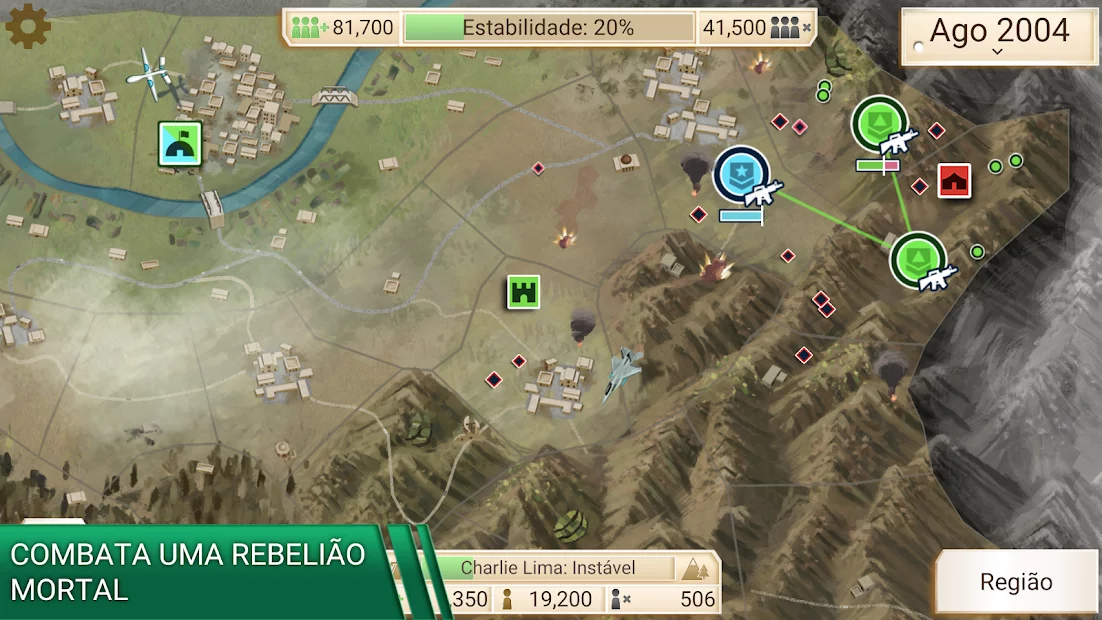Select the green fortress garrison icon
The width and height of the screenshot is (1102, 620).
523,292
